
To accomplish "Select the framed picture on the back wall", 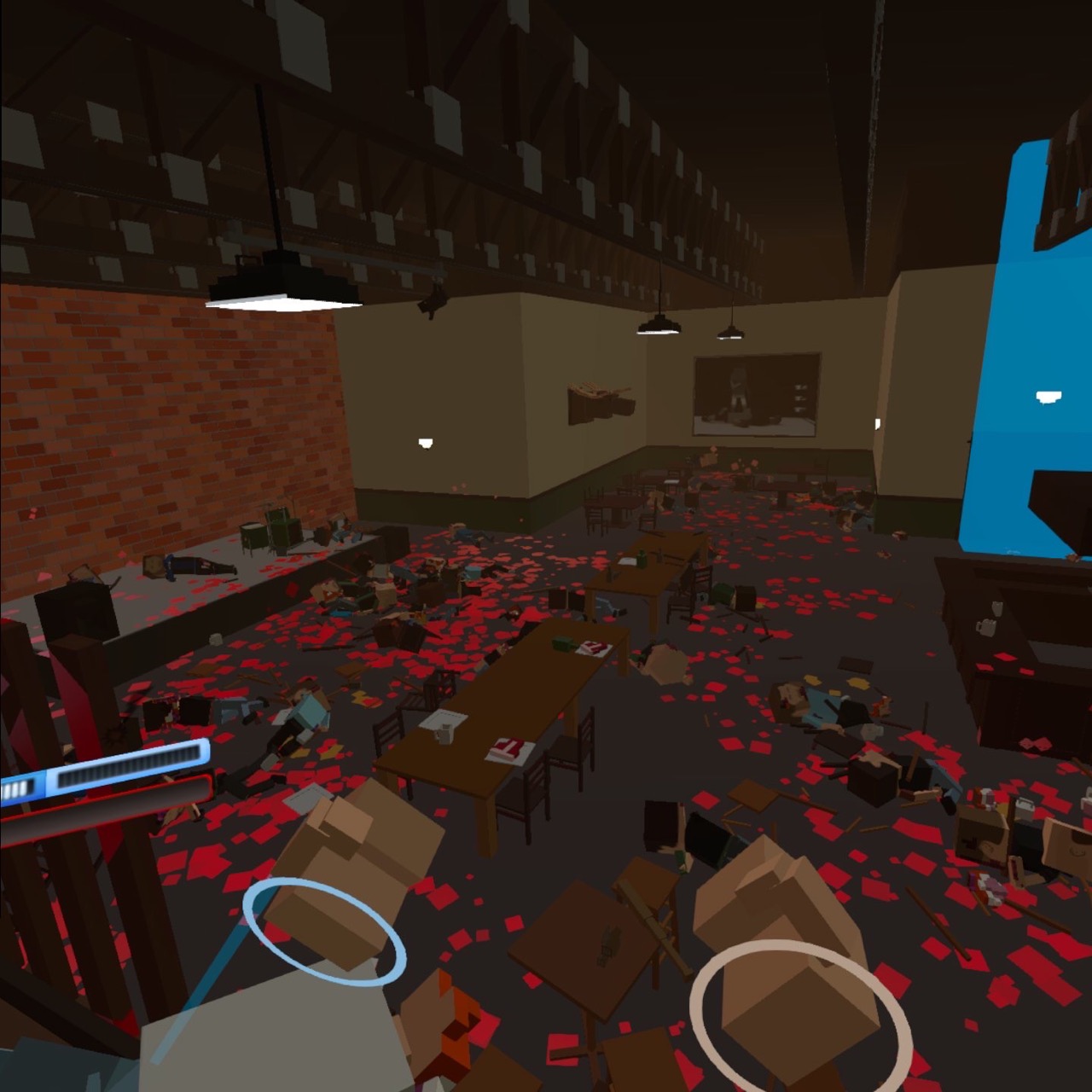I will click(756, 395).
